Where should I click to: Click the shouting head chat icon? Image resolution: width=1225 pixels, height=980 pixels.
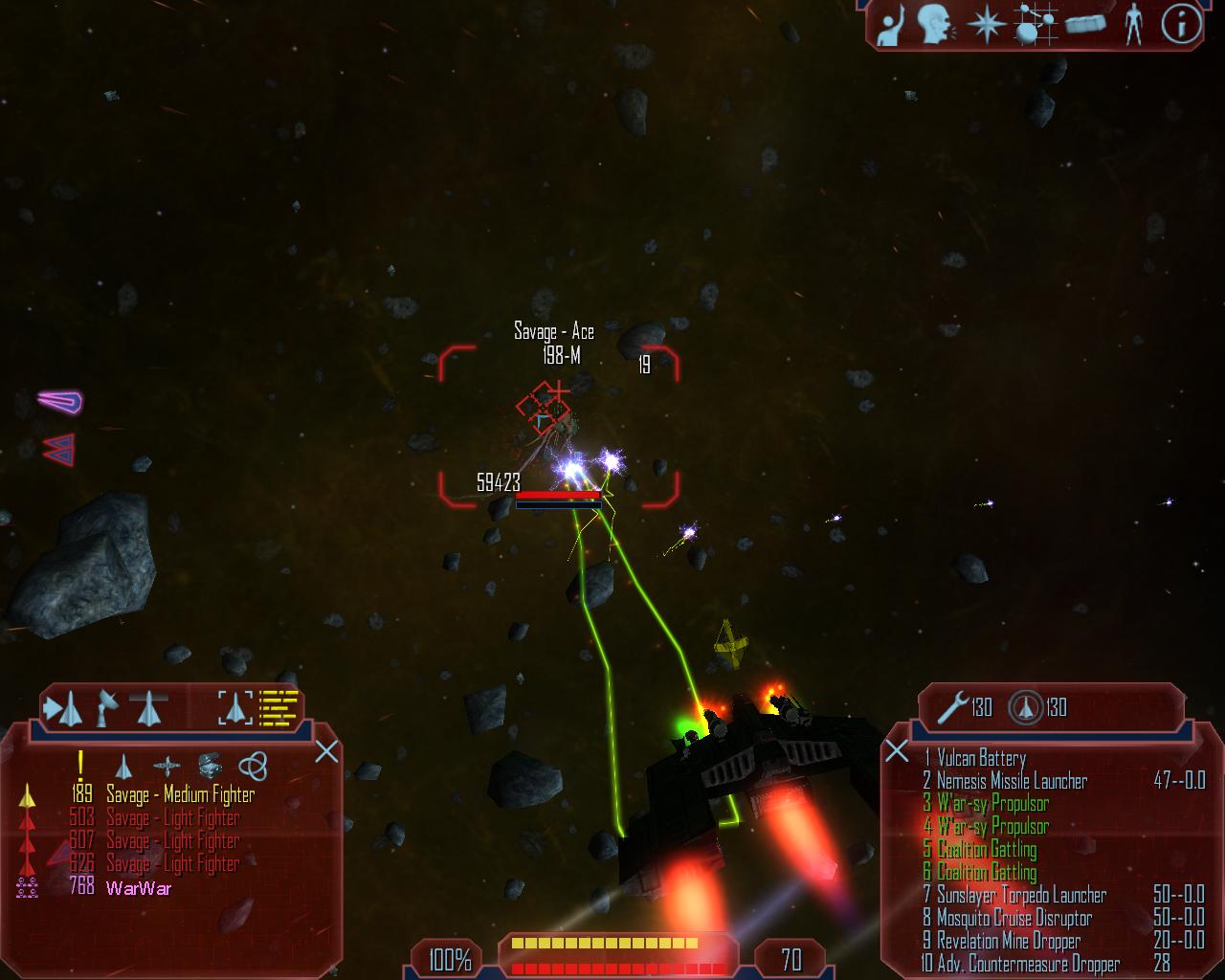(x=935, y=24)
